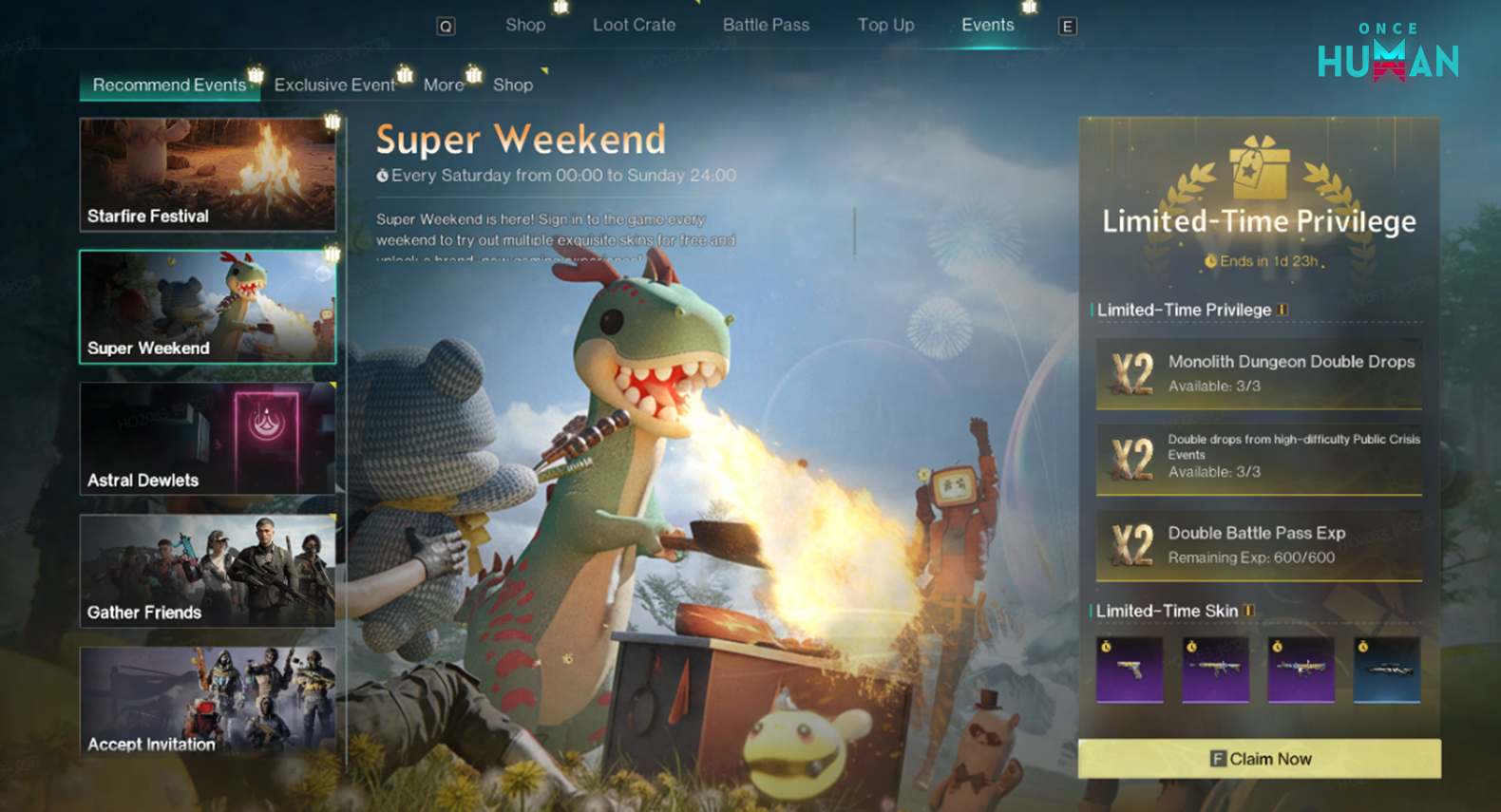Preview the pistol limited-time skin
Image resolution: width=1501 pixels, height=812 pixels.
tap(1130, 670)
